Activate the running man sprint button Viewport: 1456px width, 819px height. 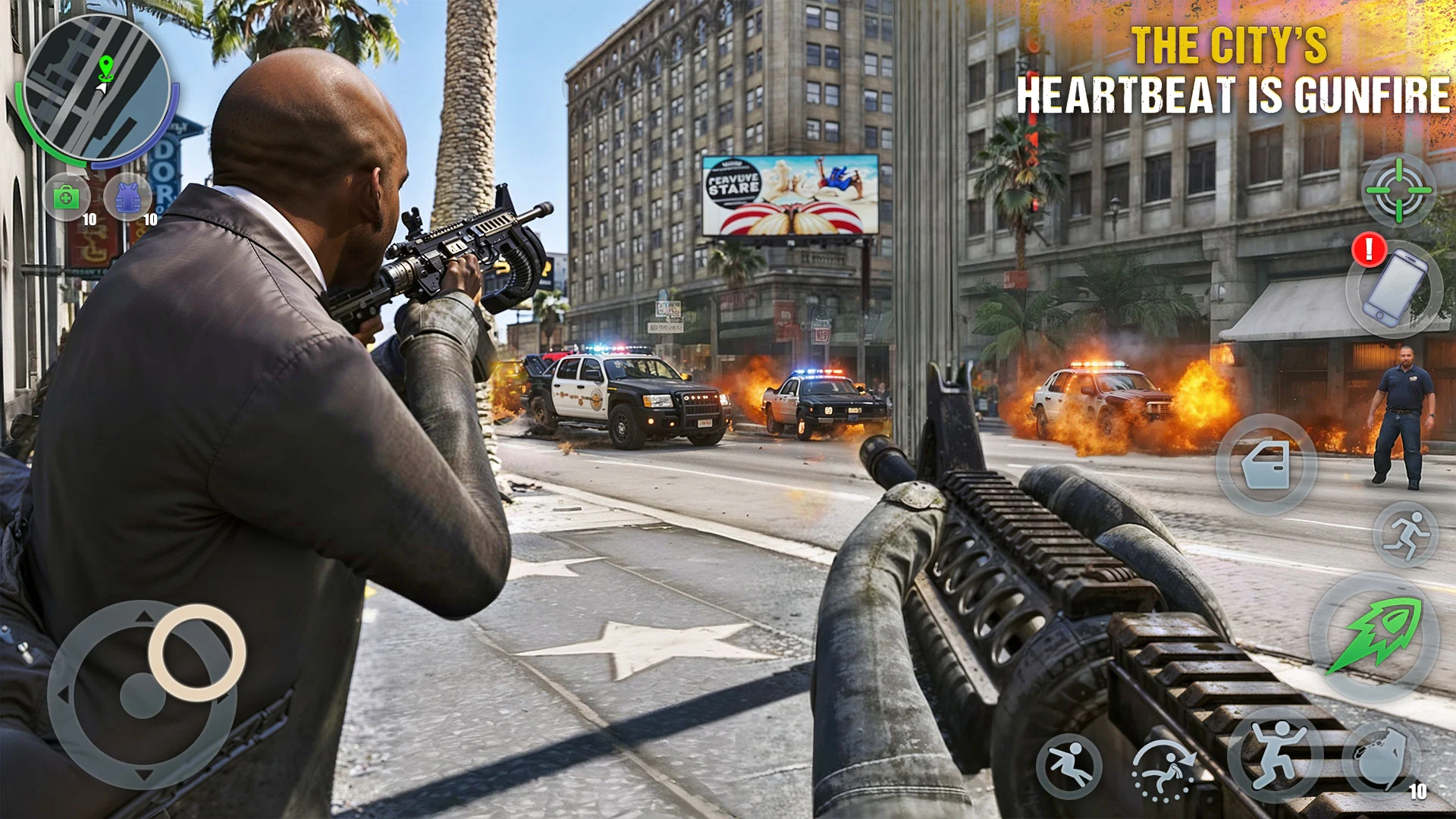point(1405,535)
